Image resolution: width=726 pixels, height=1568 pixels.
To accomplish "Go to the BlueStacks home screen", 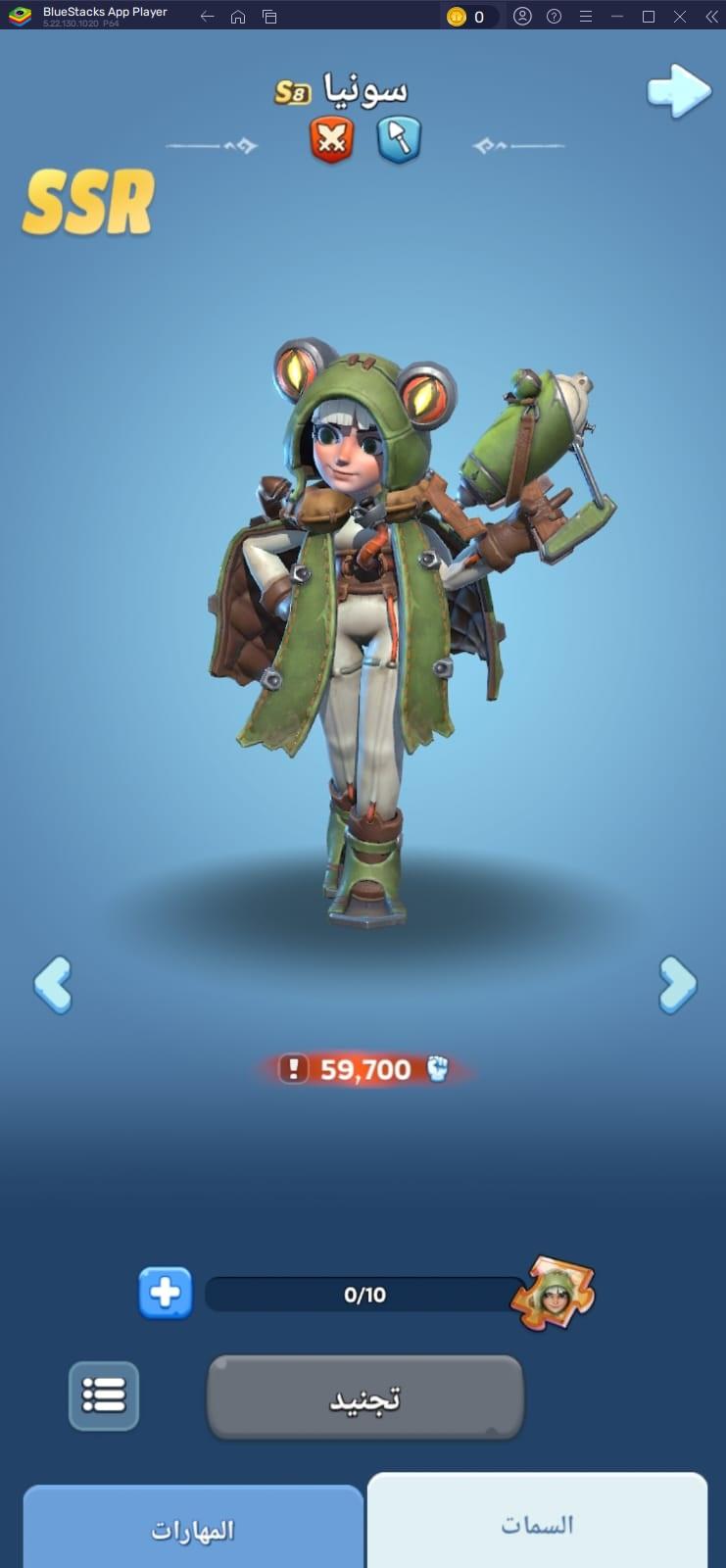I will 238,17.
